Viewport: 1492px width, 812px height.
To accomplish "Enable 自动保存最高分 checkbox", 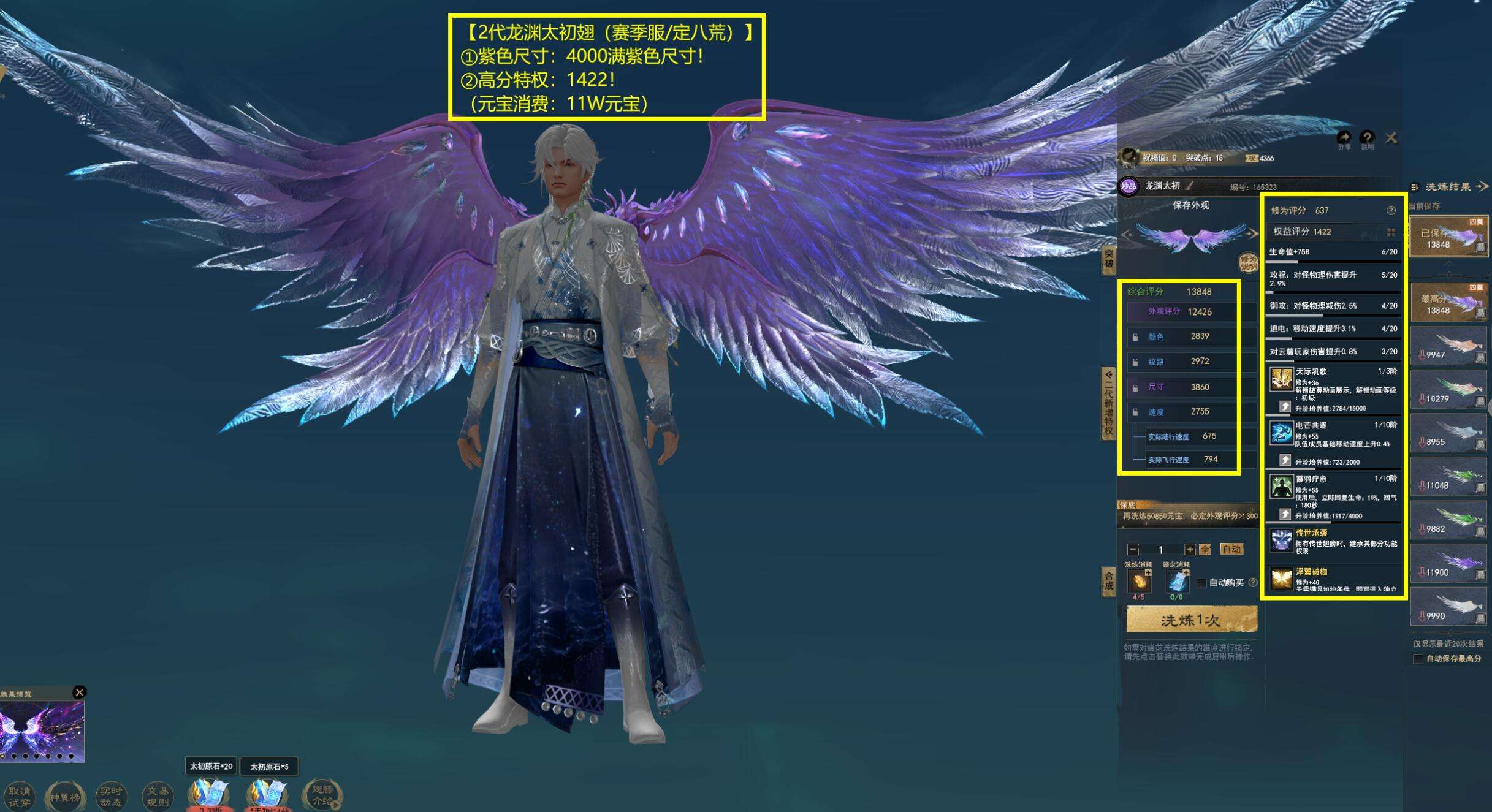I will click(1418, 658).
